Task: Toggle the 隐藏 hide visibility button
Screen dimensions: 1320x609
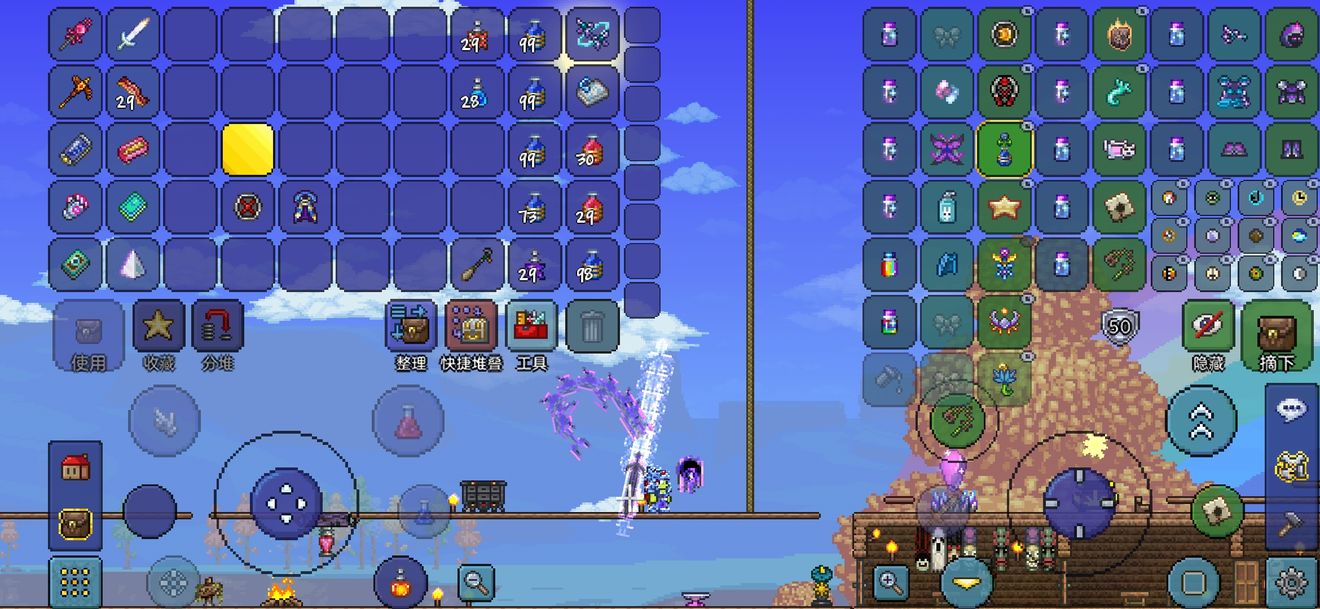Action: pyautogui.click(x=1208, y=334)
